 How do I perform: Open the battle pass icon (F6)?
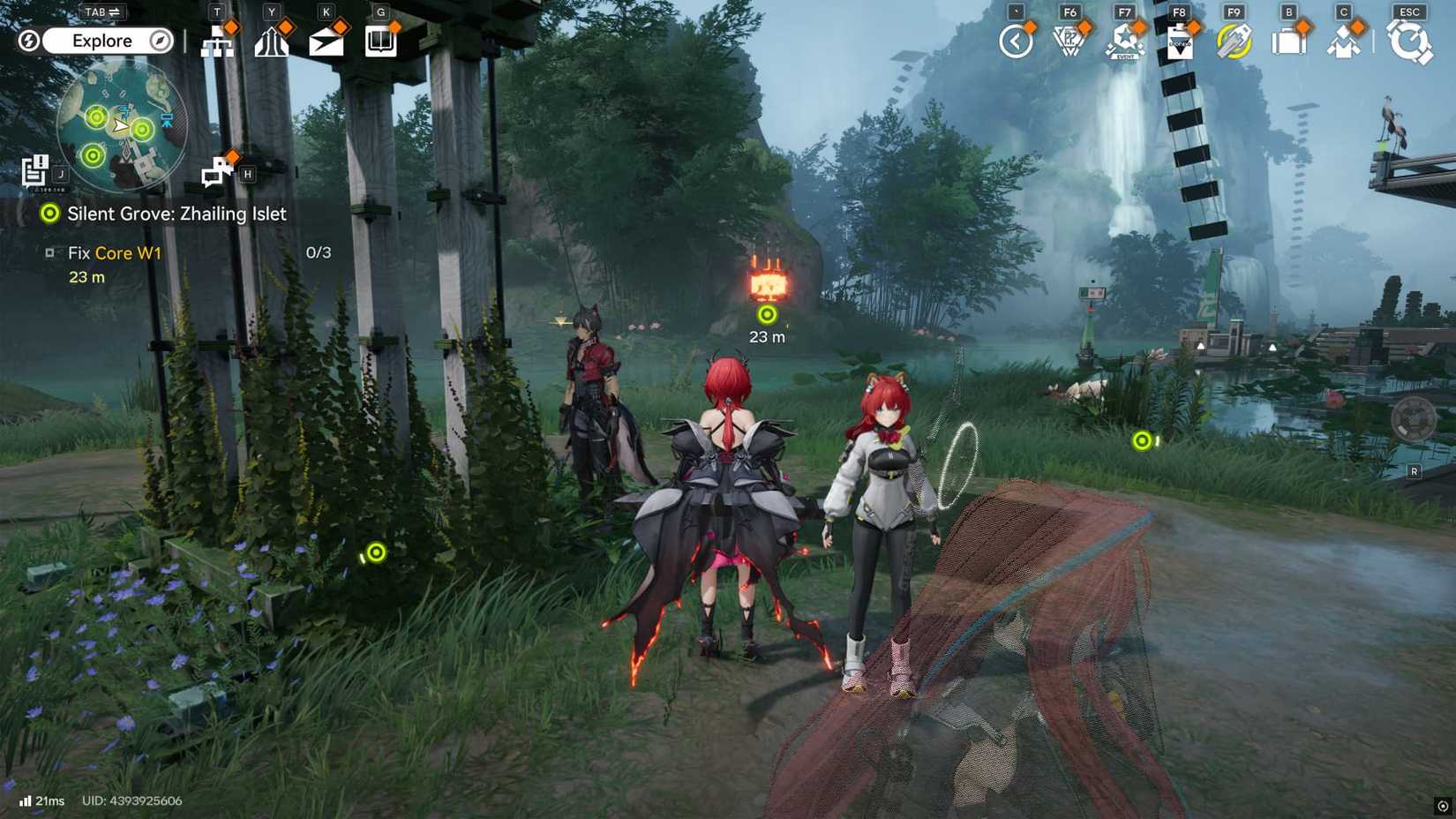pyautogui.click(x=1069, y=41)
